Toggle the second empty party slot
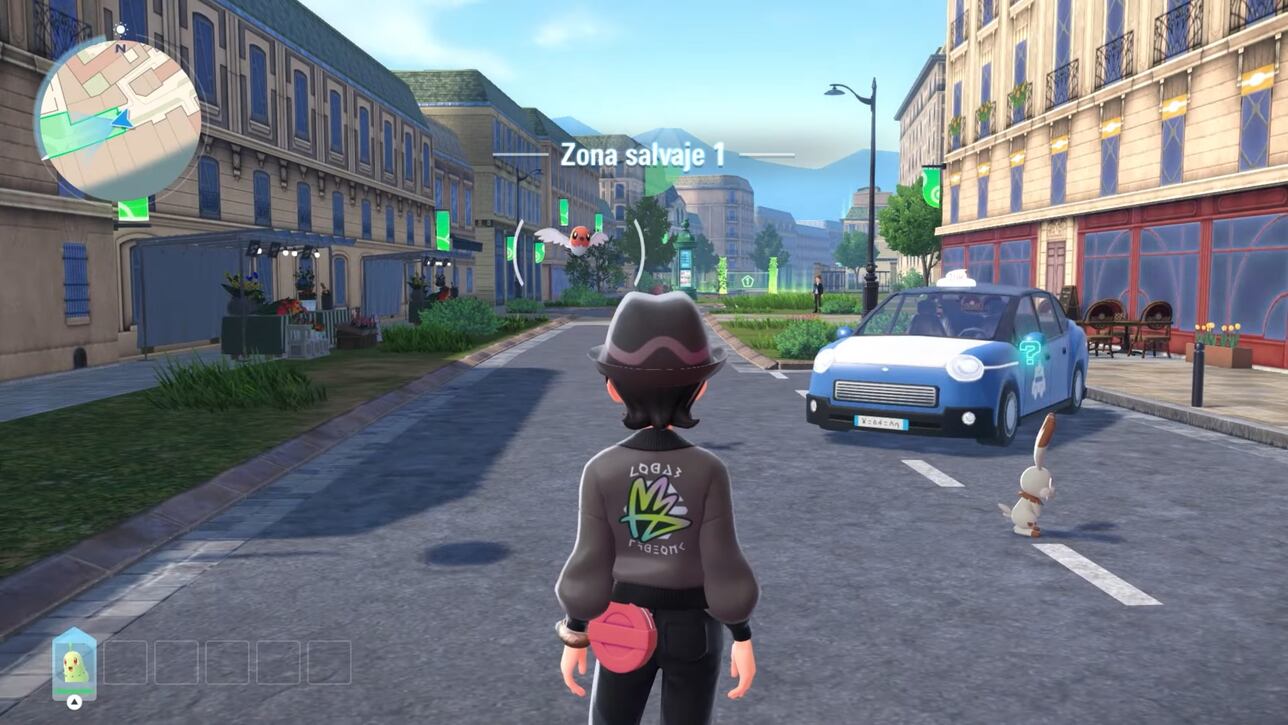 [177, 662]
